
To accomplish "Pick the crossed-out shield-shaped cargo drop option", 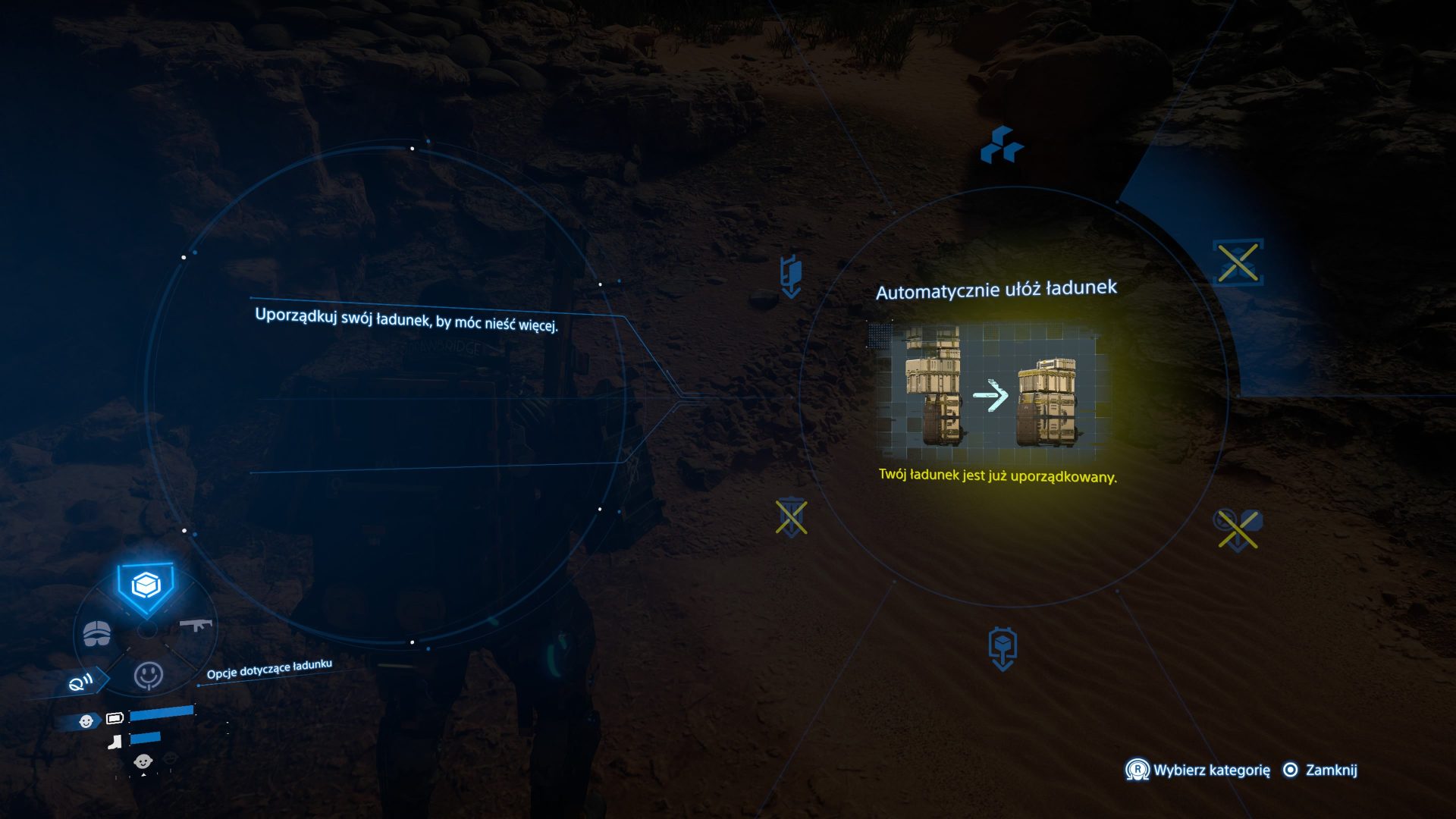I will click(791, 518).
